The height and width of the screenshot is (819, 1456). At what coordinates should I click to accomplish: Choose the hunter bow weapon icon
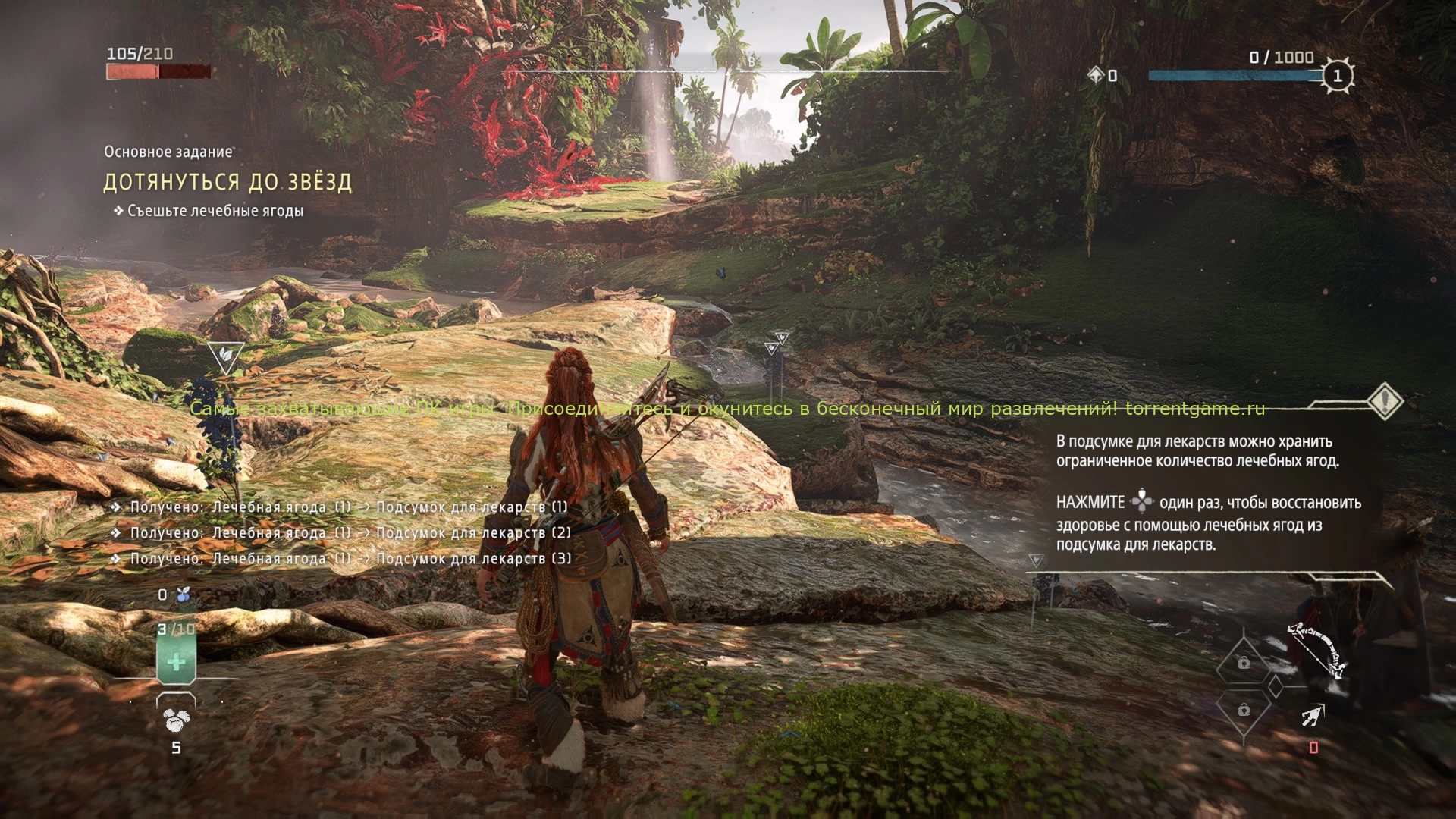click(x=1317, y=651)
